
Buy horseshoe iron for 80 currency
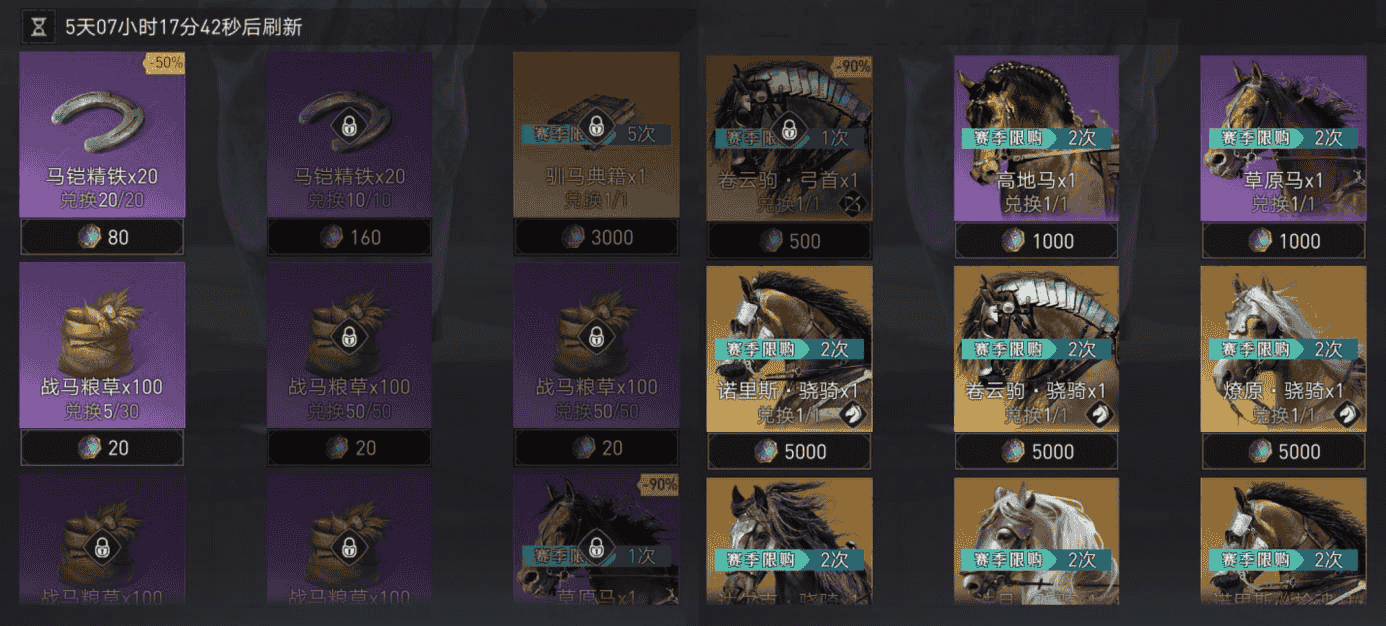click(x=102, y=239)
